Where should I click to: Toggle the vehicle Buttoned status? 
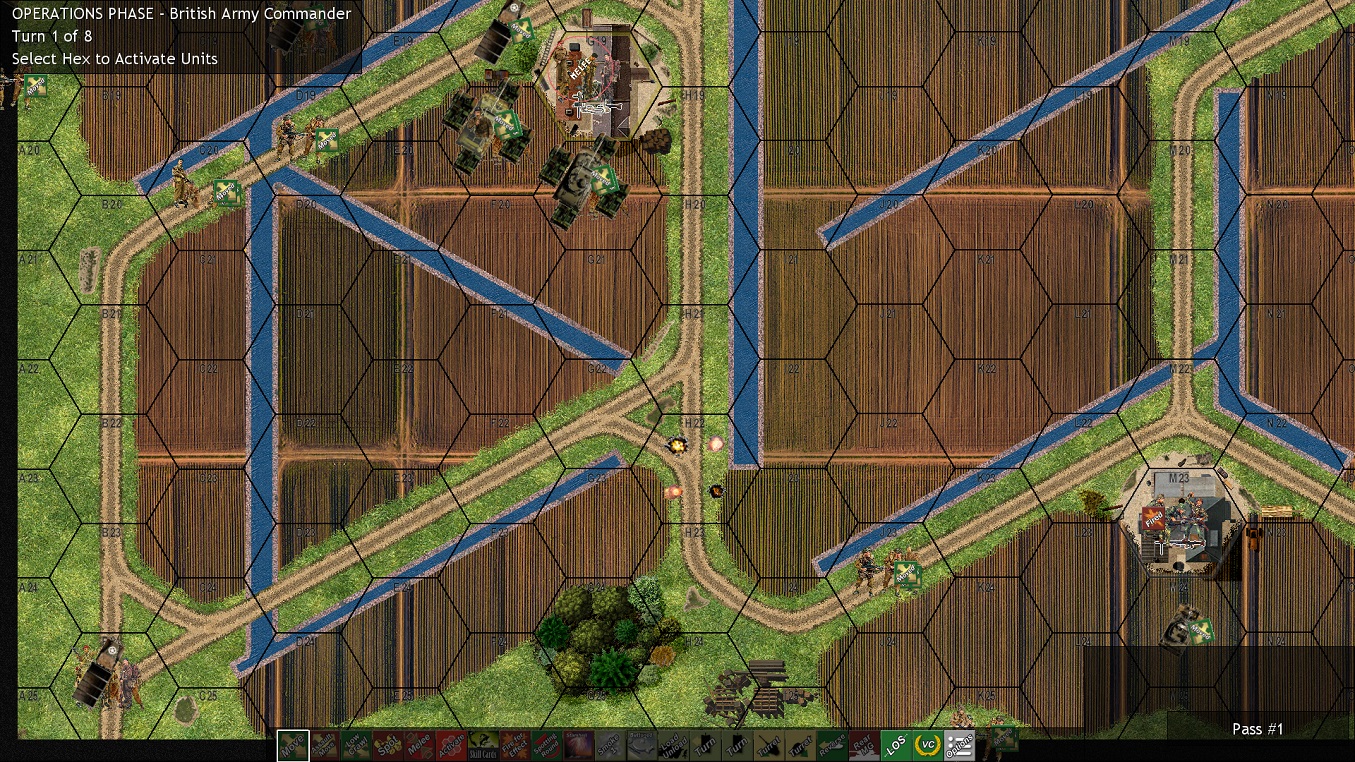coord(641,745)
